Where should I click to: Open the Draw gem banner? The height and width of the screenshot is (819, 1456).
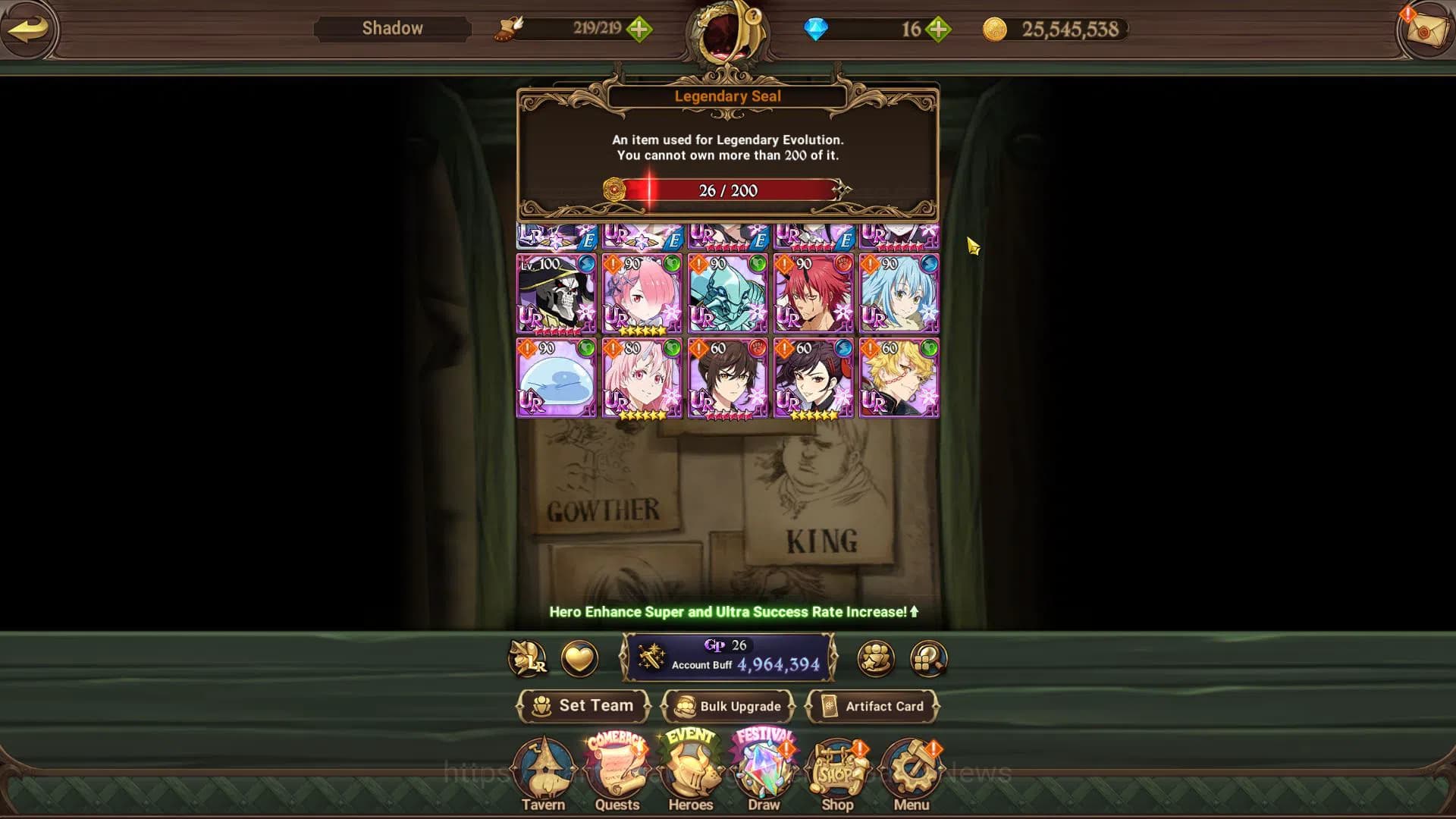(764, 768)
